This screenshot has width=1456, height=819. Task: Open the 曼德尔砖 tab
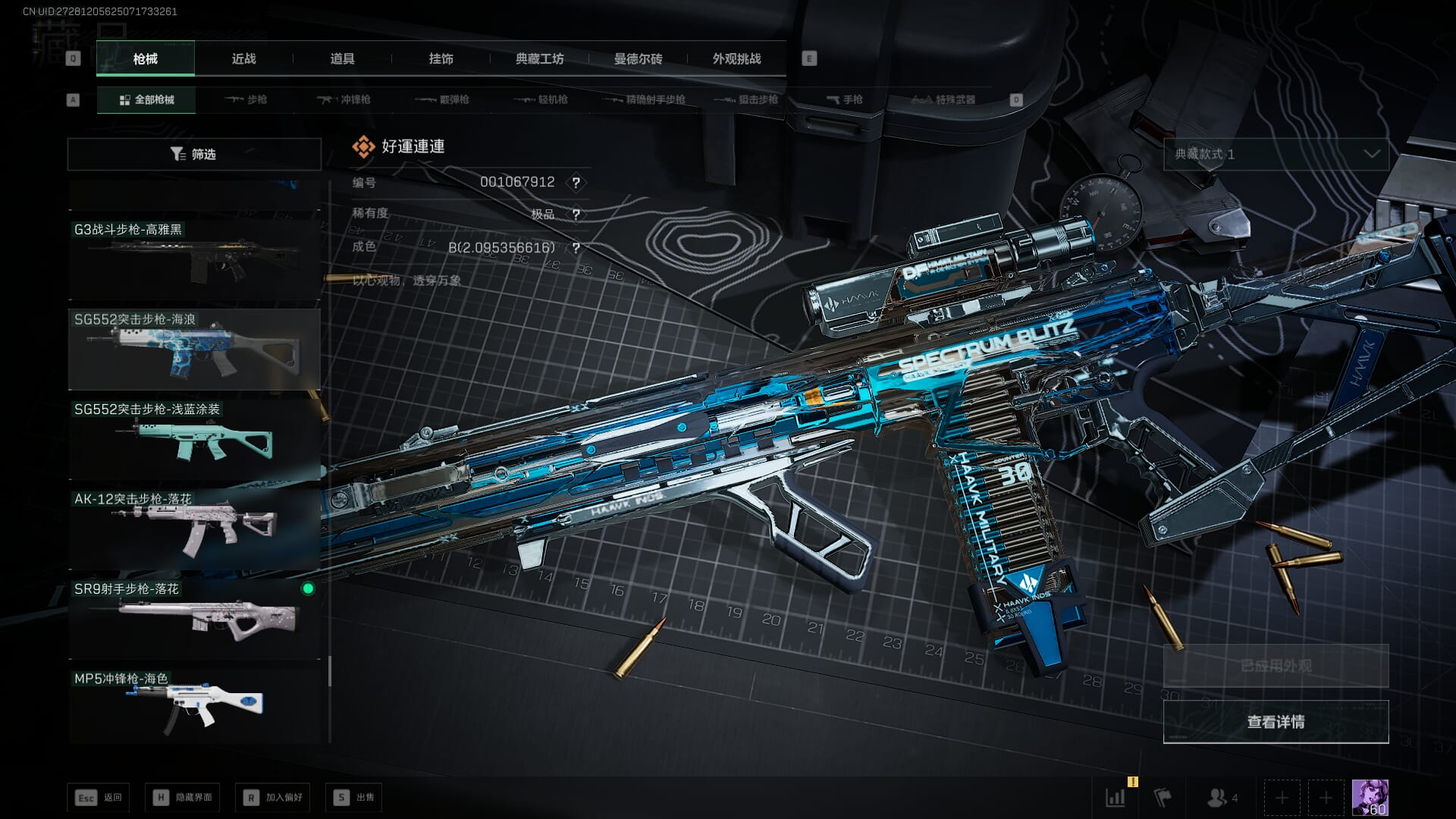[x=638, y=58]
